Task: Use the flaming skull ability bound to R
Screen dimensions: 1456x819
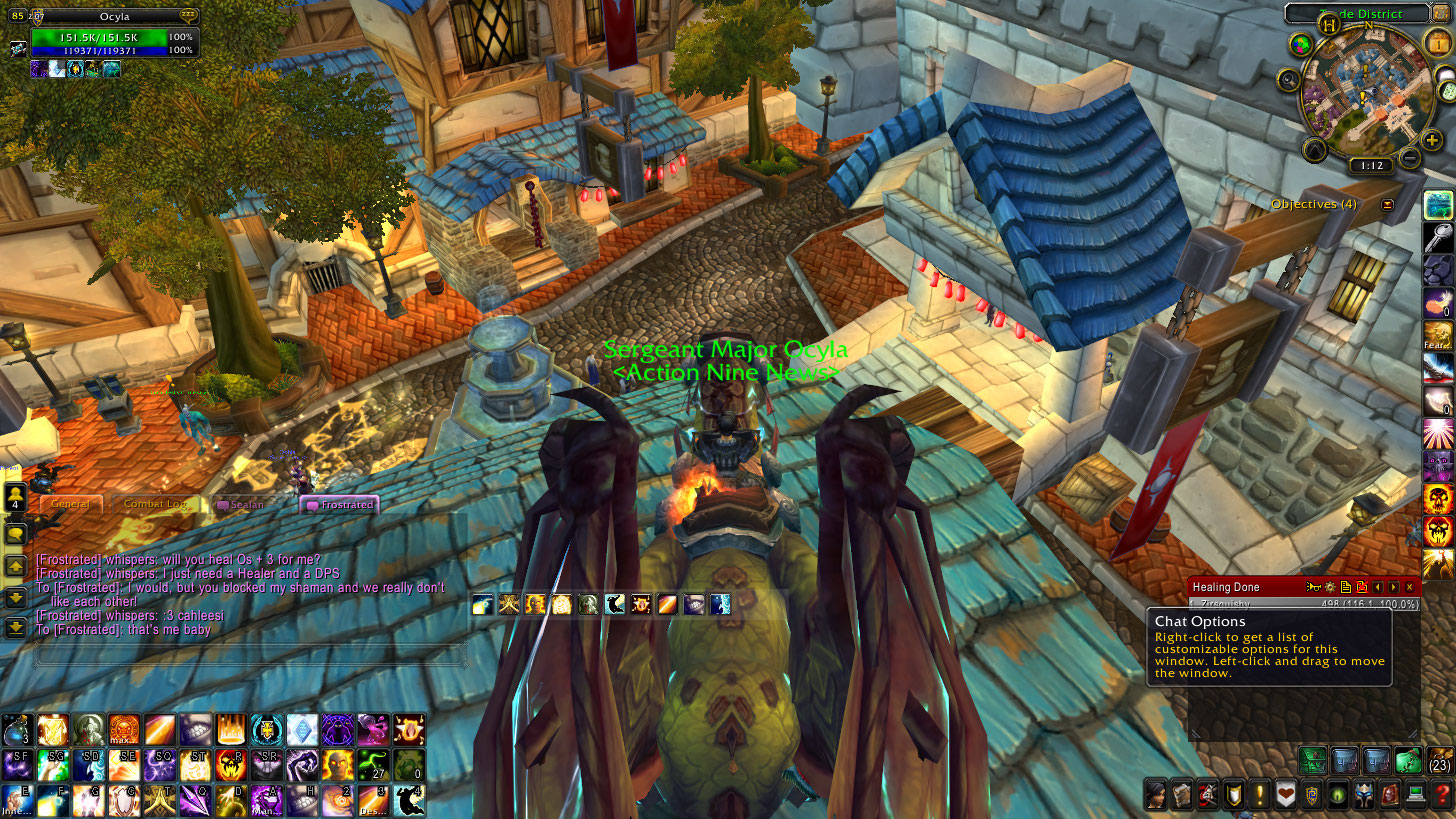Action: tap(231, 765)
